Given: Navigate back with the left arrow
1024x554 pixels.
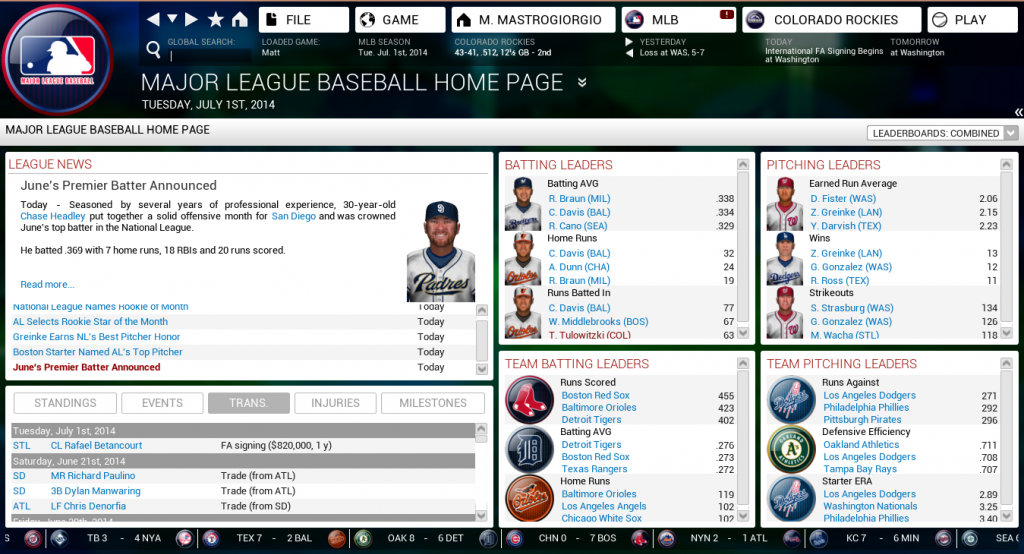Looking at the screenshot, I should tap(152, 20).
